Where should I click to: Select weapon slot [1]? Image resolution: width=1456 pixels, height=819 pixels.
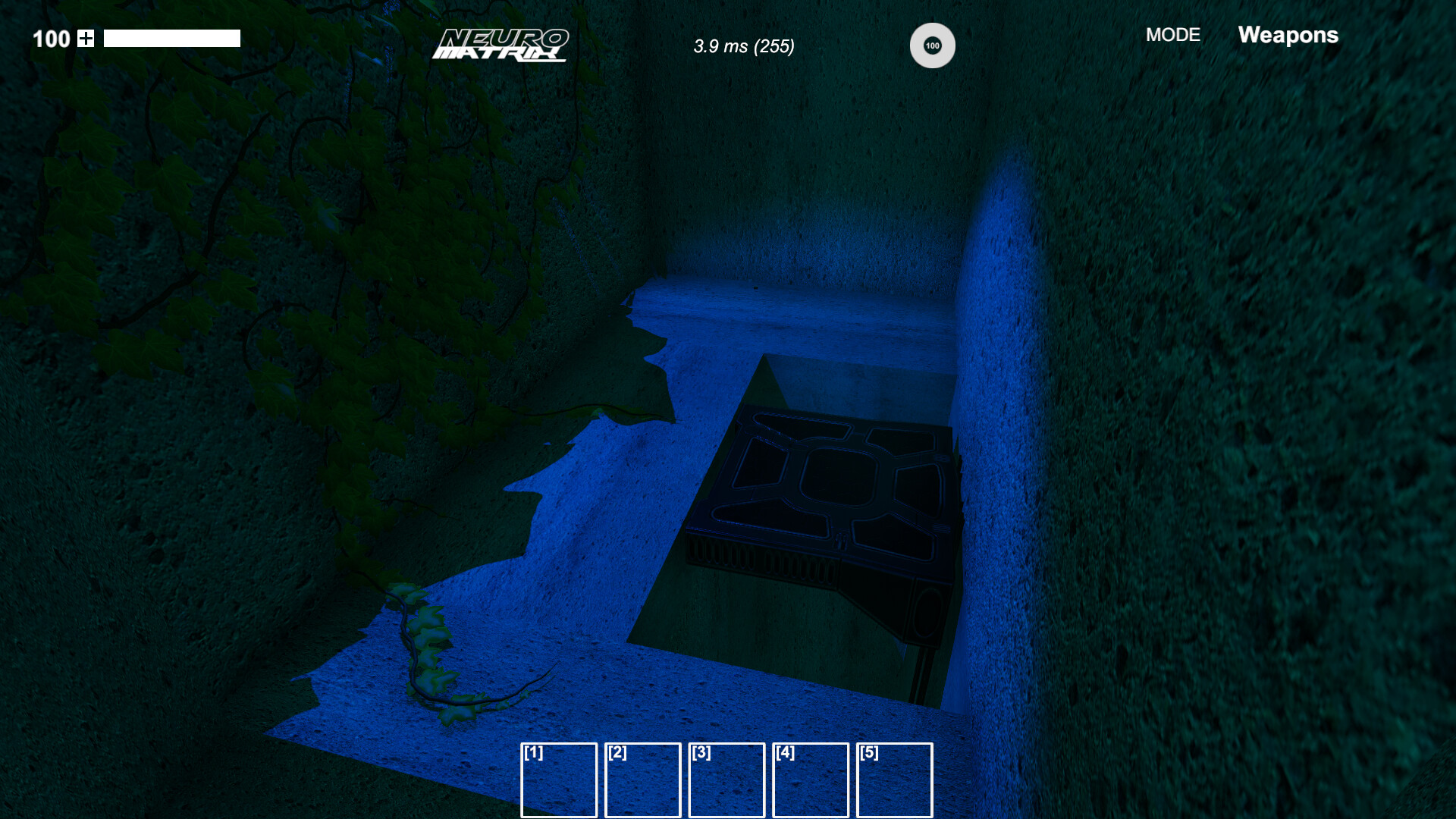559,780
